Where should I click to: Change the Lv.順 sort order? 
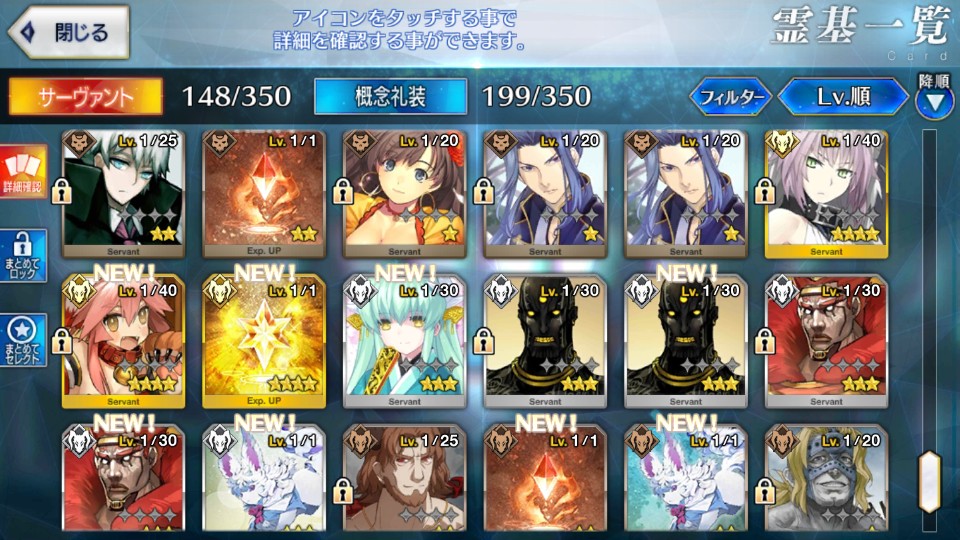tap(843, 97)
